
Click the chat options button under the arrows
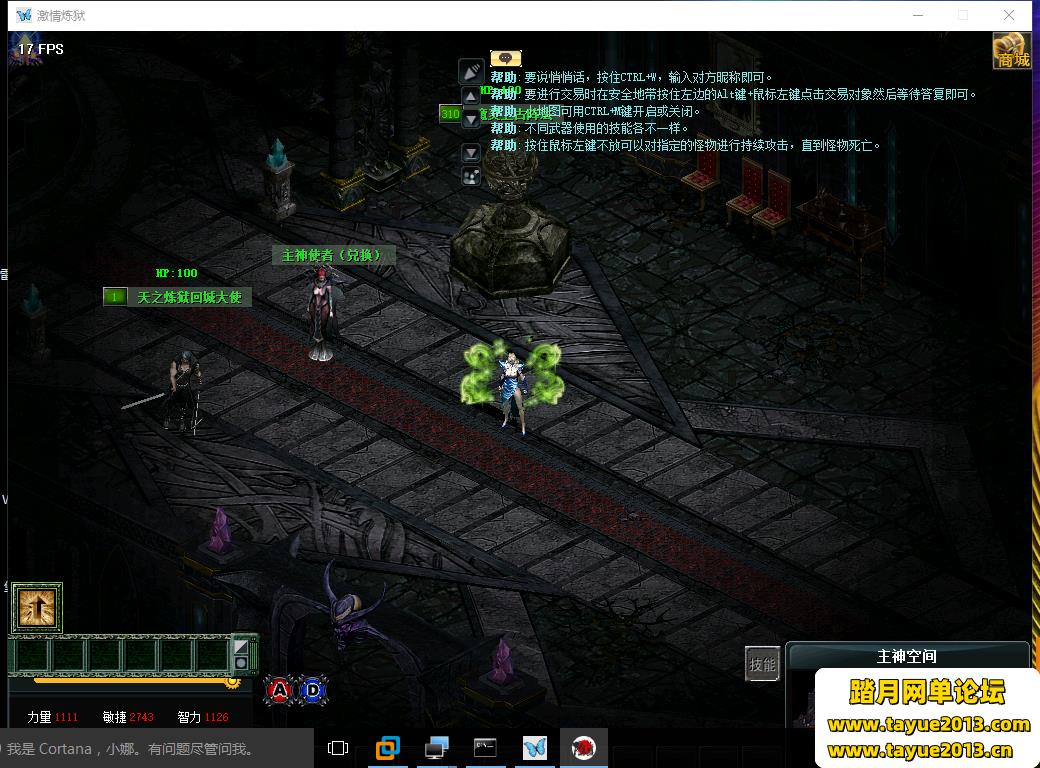click(x=471, y=177)
